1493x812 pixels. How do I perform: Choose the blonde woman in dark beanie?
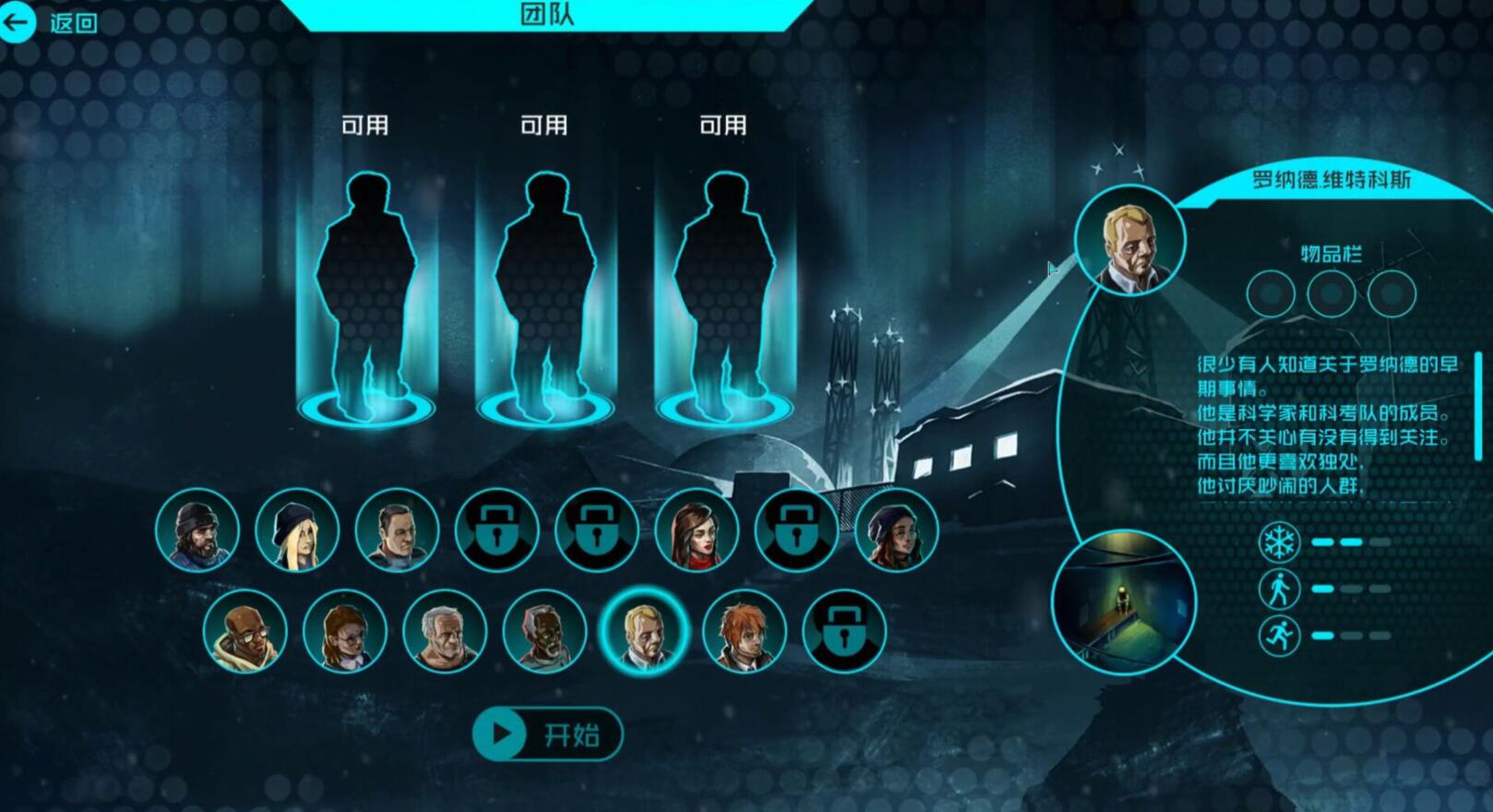point(297,530)
